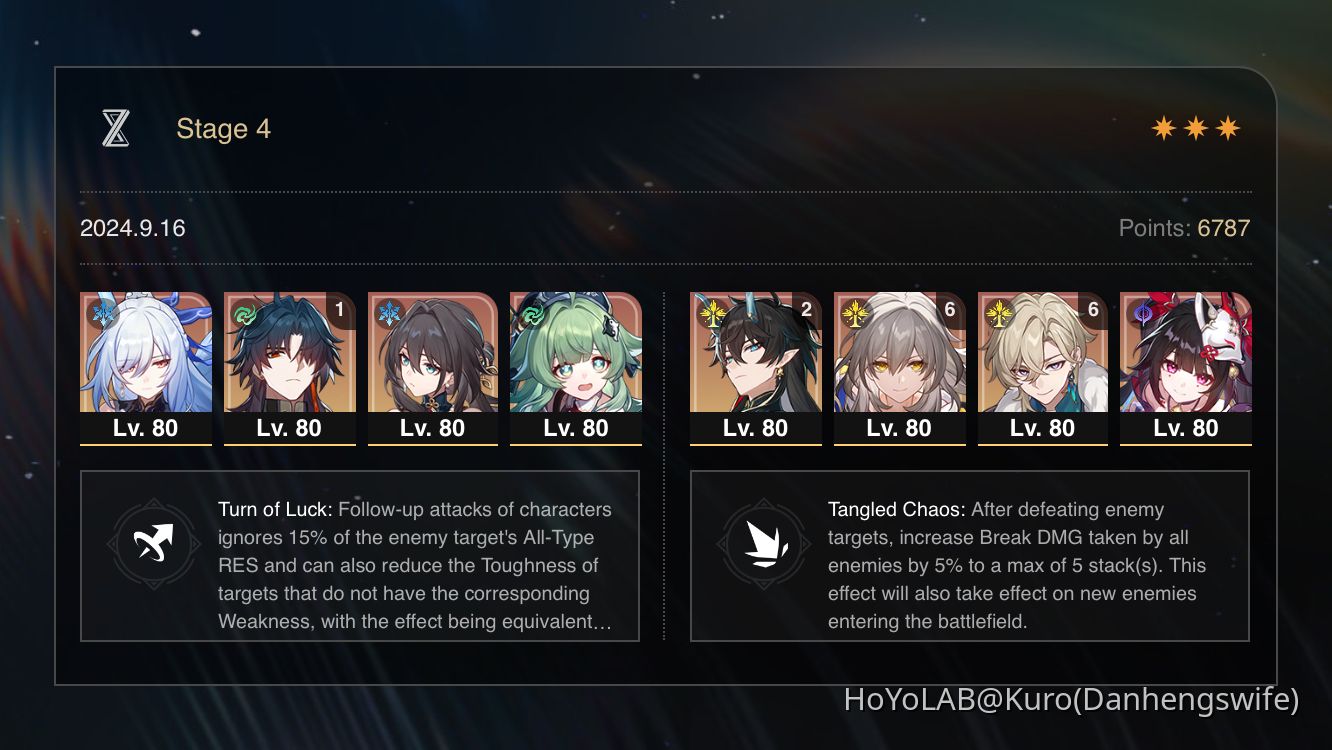
Task: Click the 2 badge on Dan Heng IL's card
Action: [x=805, y=310]
